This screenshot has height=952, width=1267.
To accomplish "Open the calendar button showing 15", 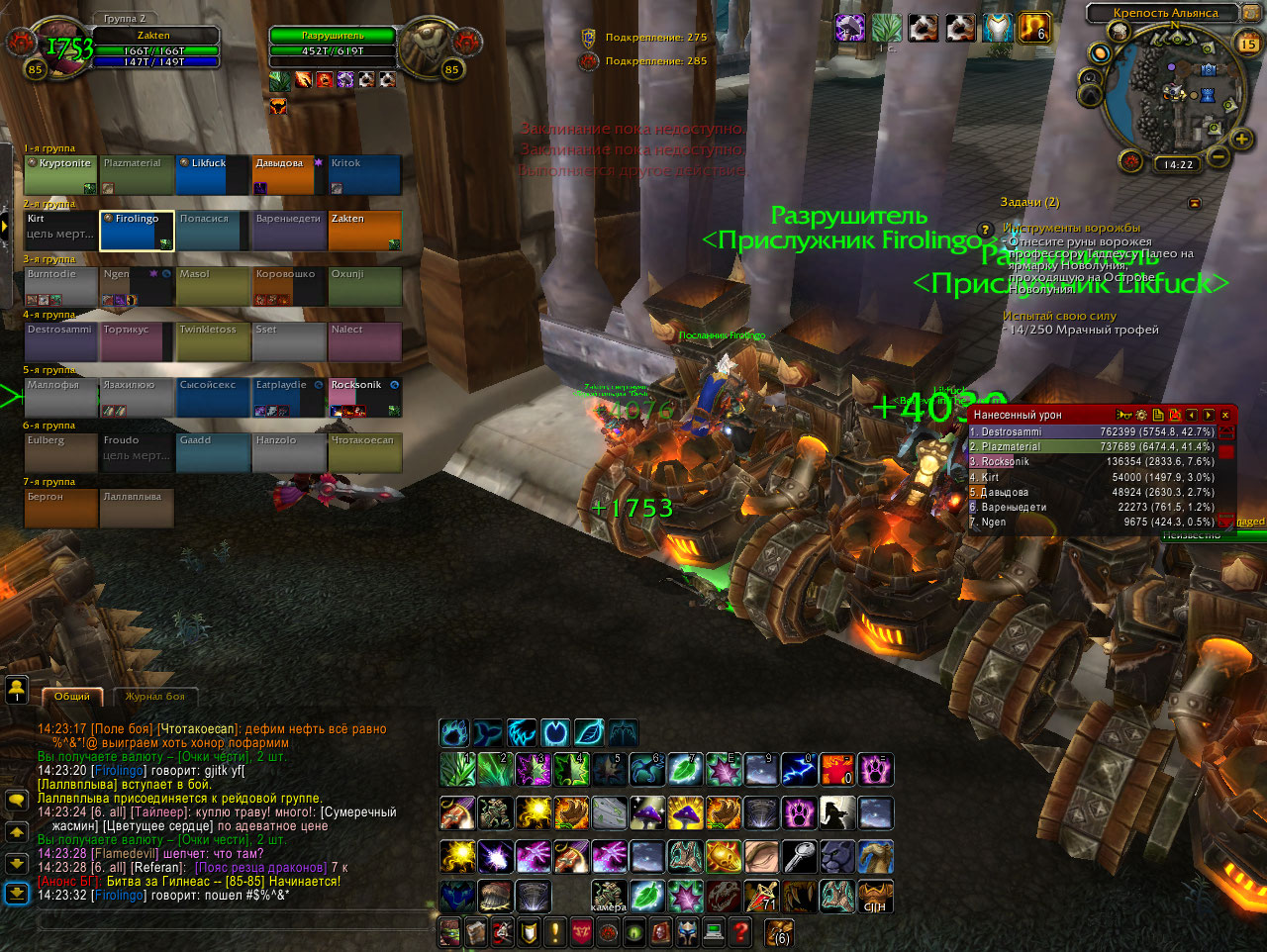I will coord(1248,44).
